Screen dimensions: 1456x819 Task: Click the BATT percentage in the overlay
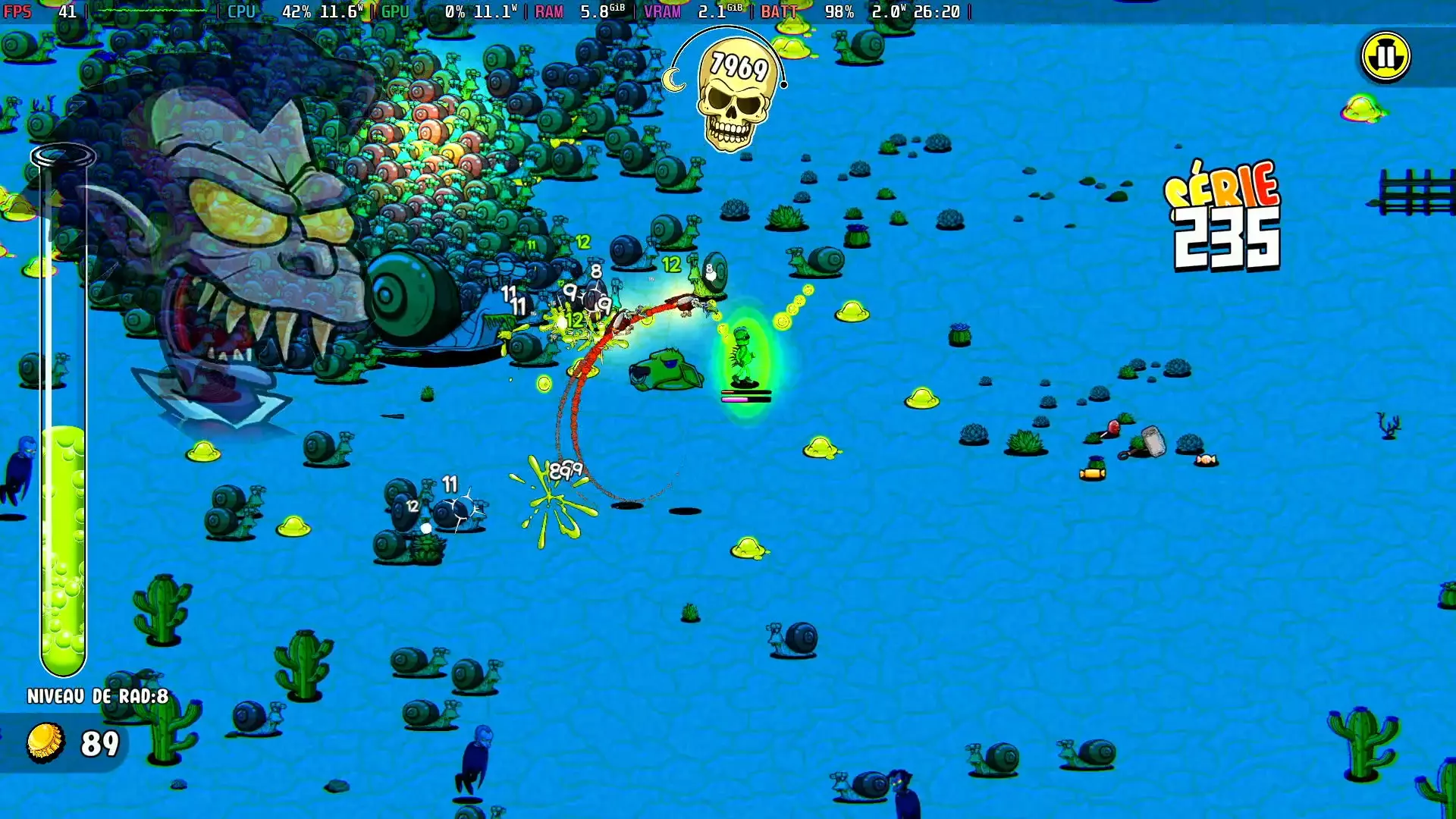tap(839, 12)
